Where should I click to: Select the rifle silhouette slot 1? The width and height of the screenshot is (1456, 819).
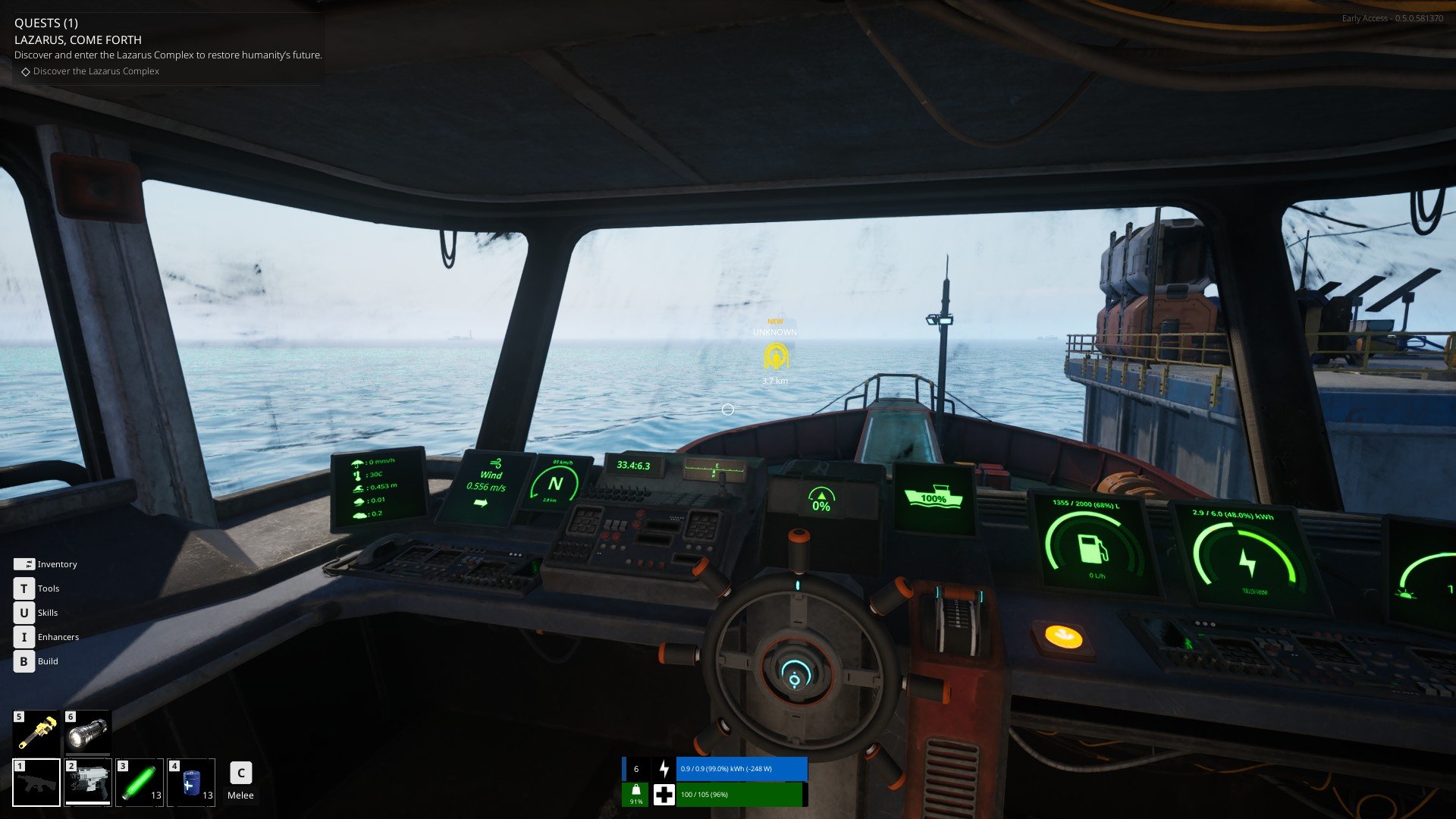click(36, 782)
